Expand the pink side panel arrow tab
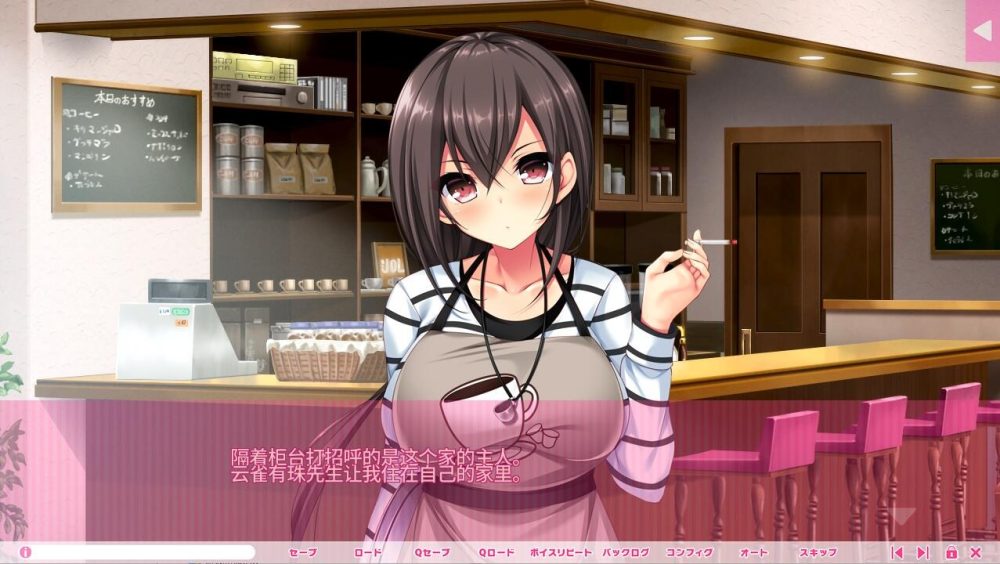The width and height of the screenshot is (1000, 564). point(982,31)
